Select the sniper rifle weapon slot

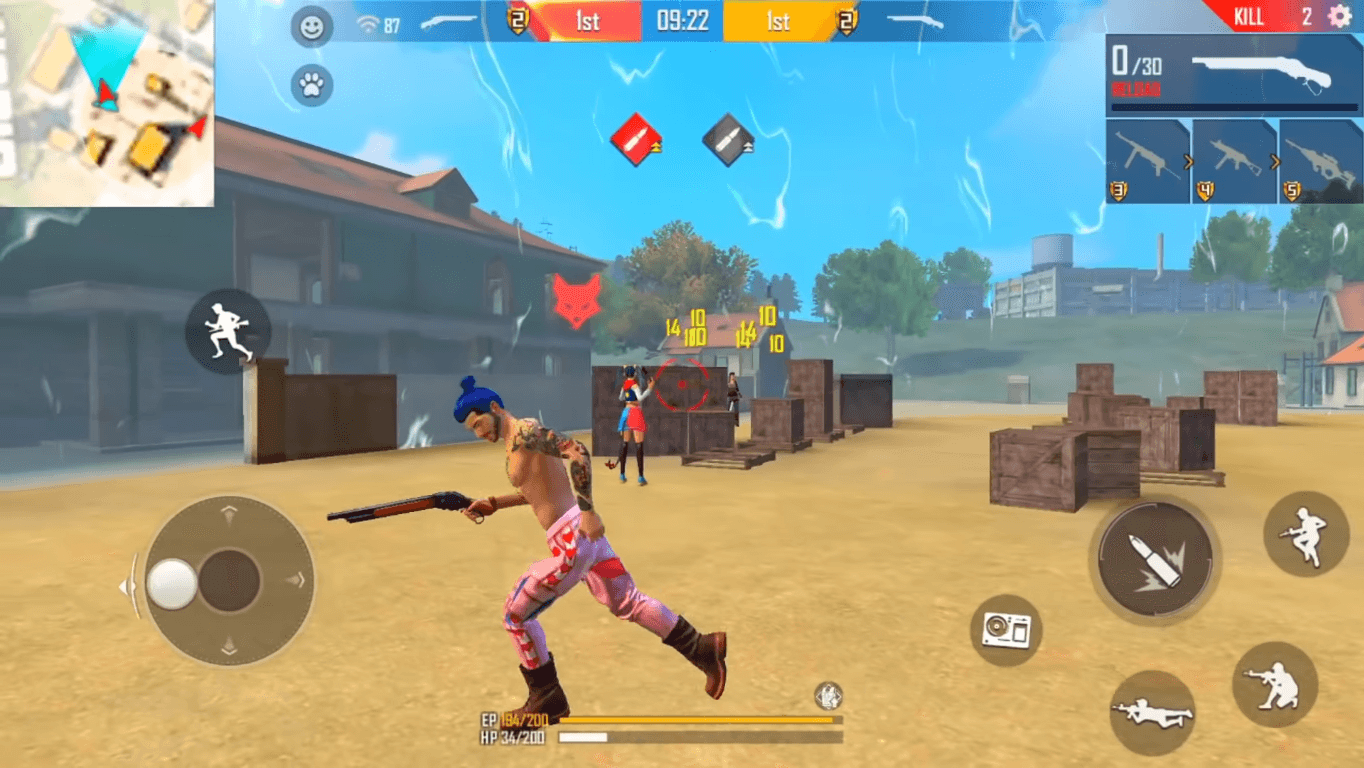click(x=1320, y=160)
